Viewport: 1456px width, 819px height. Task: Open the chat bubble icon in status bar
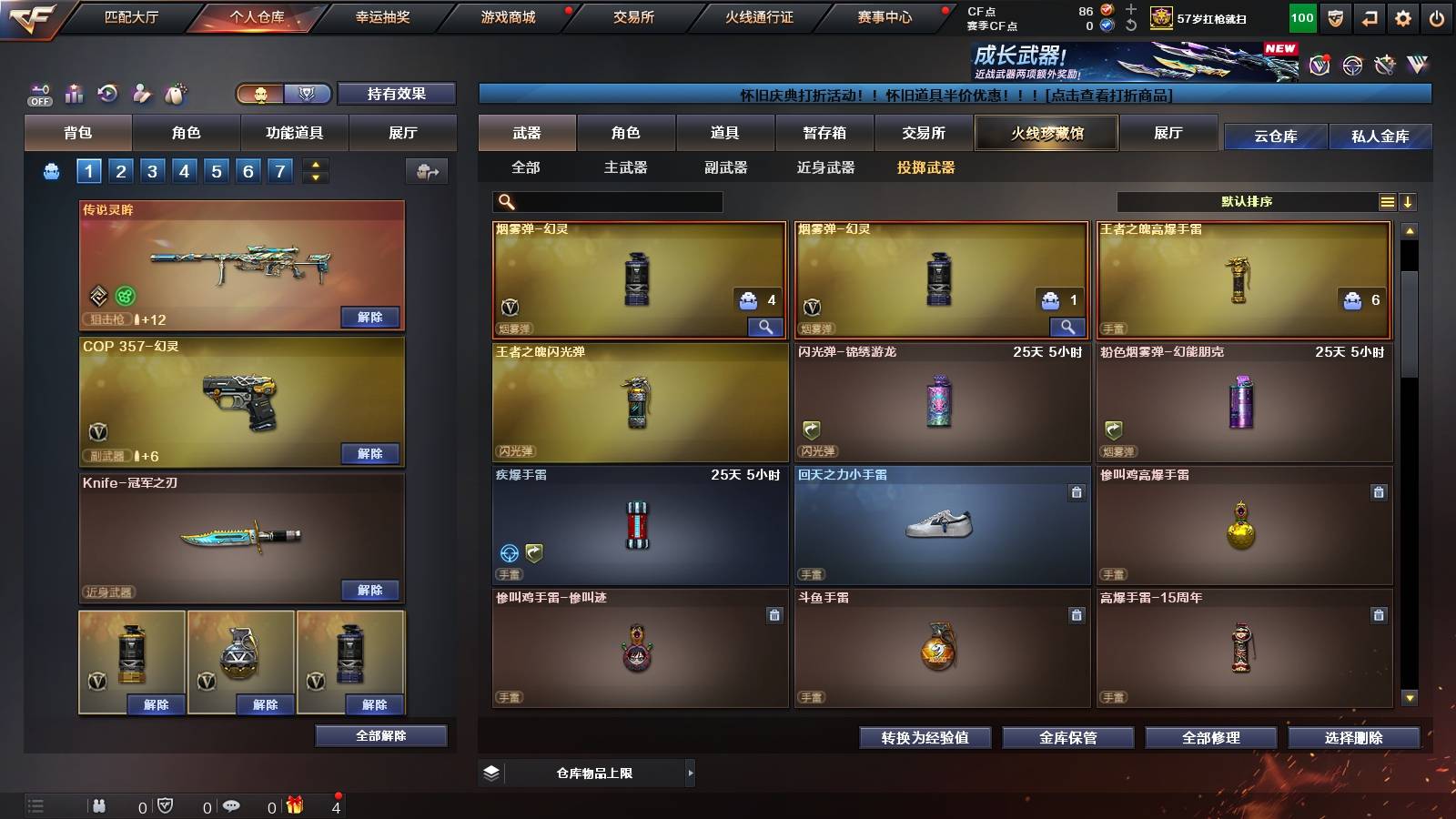click(230, 805)
